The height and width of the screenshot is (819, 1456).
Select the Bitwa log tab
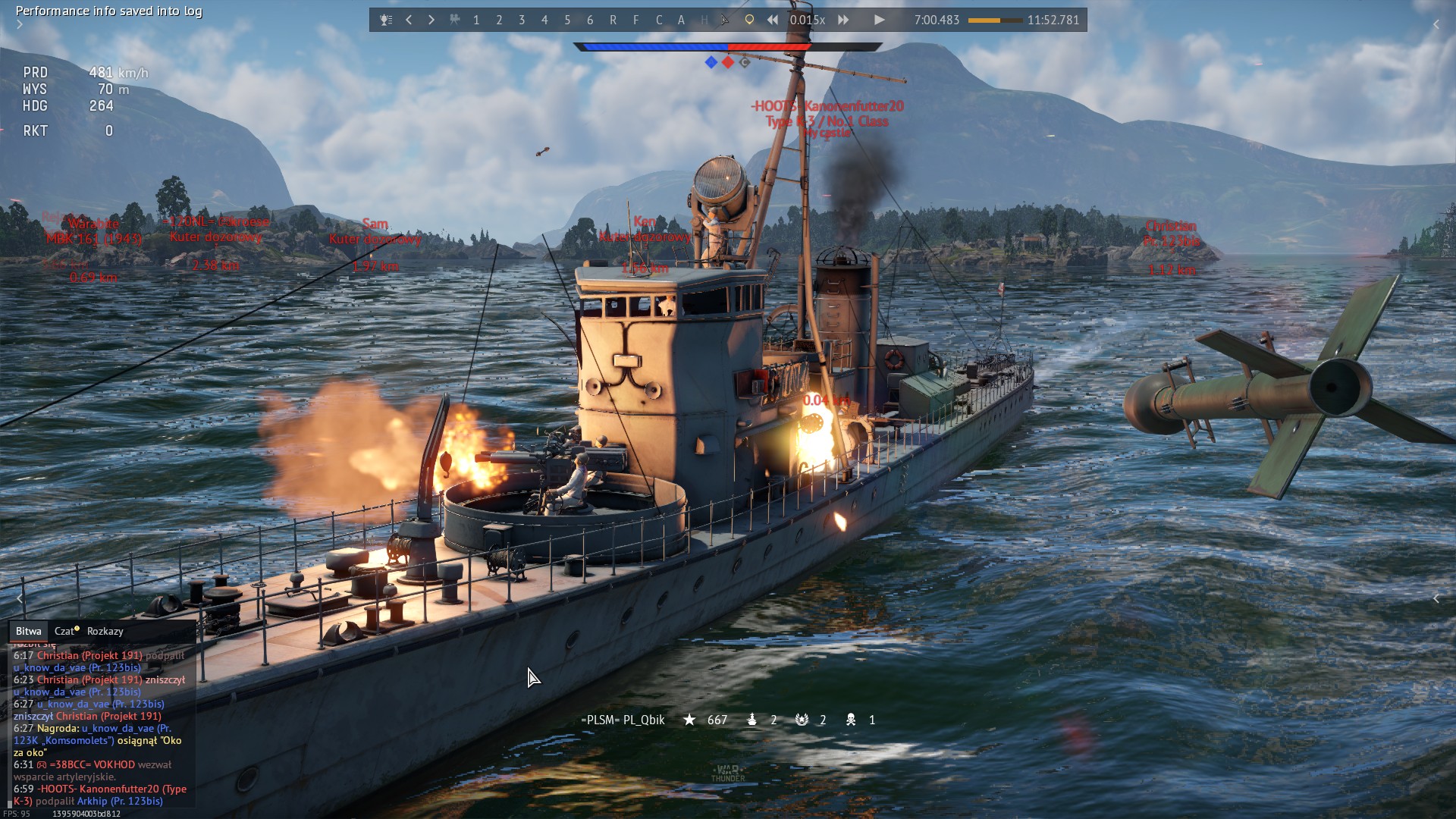pyautogui.click(x=29, y=631)
